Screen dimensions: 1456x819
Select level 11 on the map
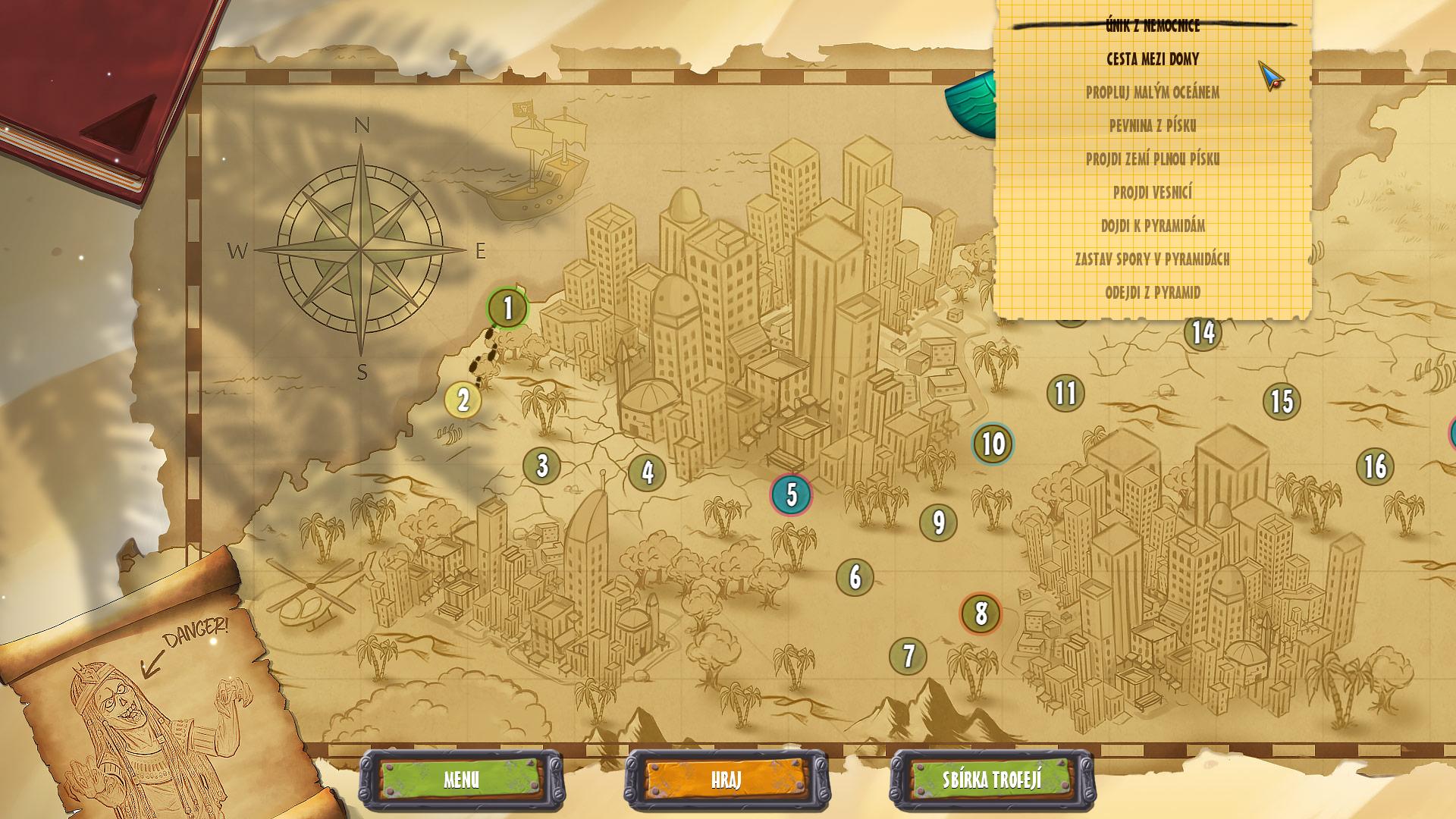click(1065, 394)
